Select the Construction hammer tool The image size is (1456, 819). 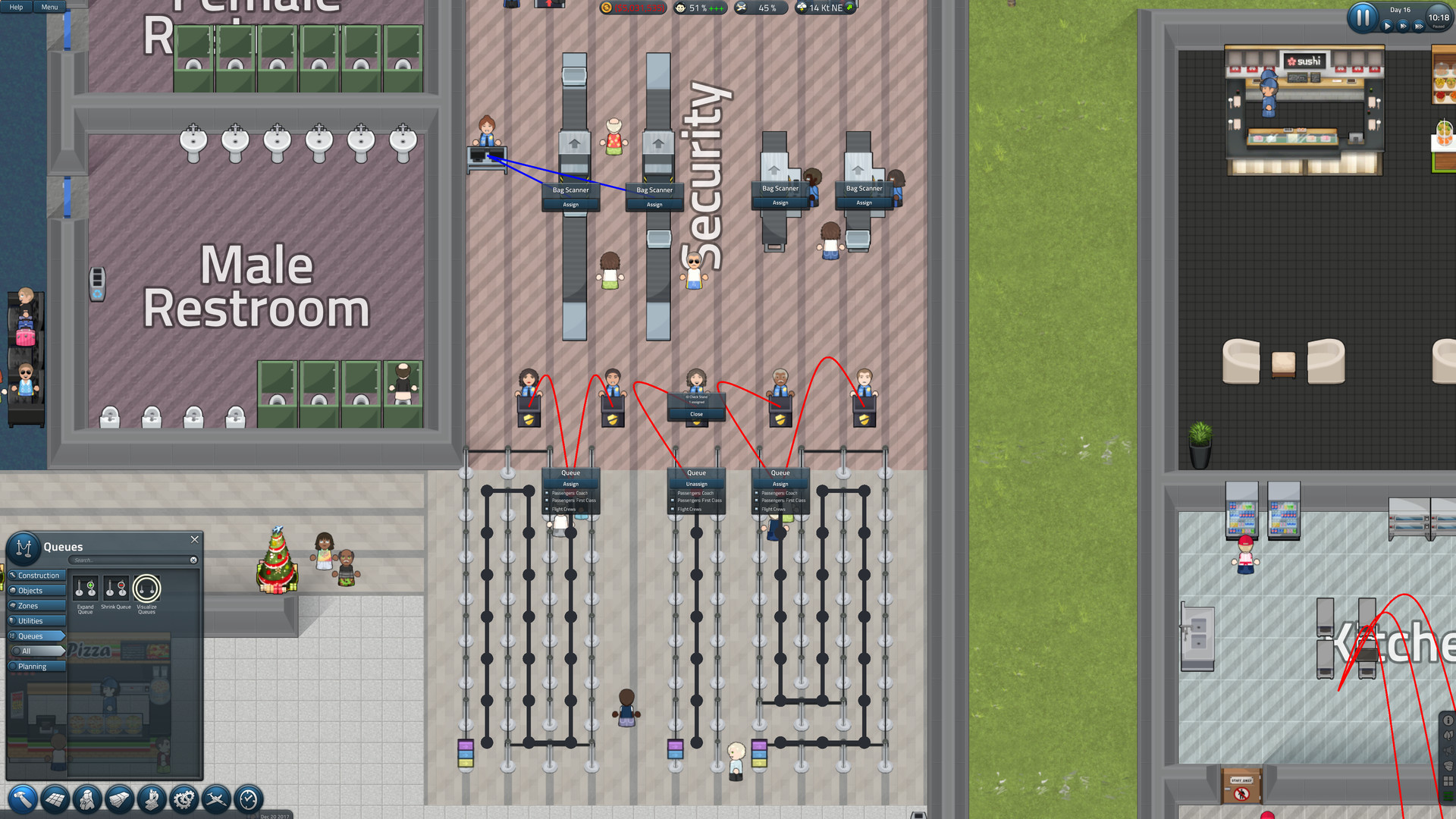coord(24,800)
